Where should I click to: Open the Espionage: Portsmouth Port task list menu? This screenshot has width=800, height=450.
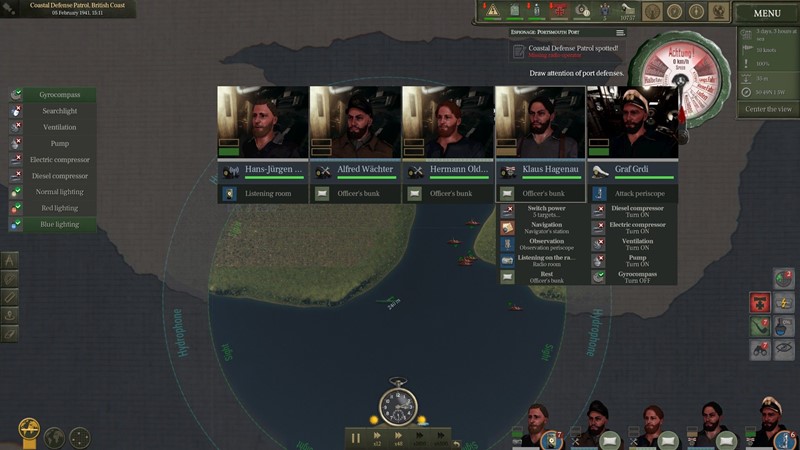pos(620,33)
